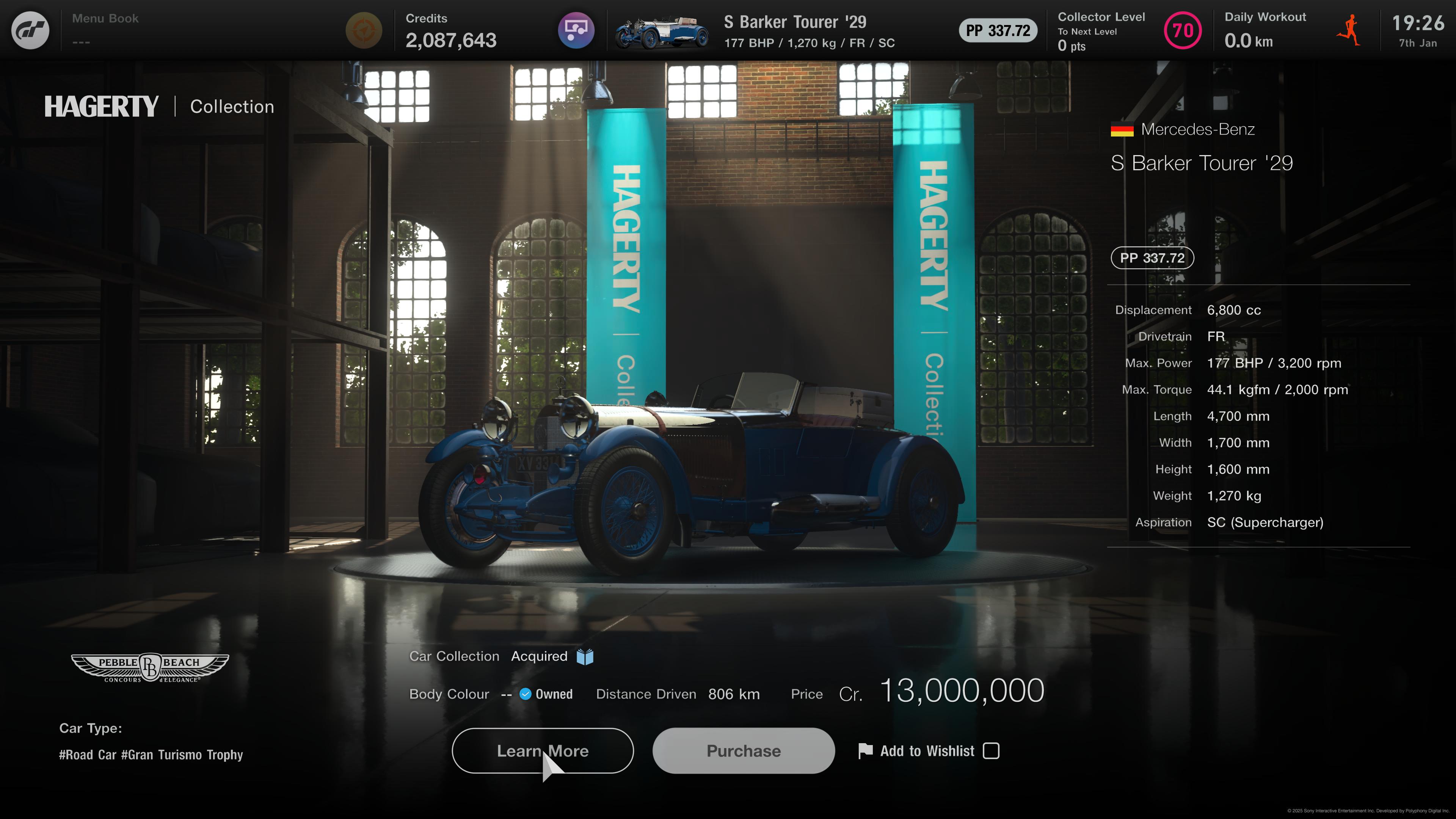The height and width of the screenshot is (819, 1456).
Task: Open the current car S Barker Tourer thumbnail
Action: (x=661, y=31)
